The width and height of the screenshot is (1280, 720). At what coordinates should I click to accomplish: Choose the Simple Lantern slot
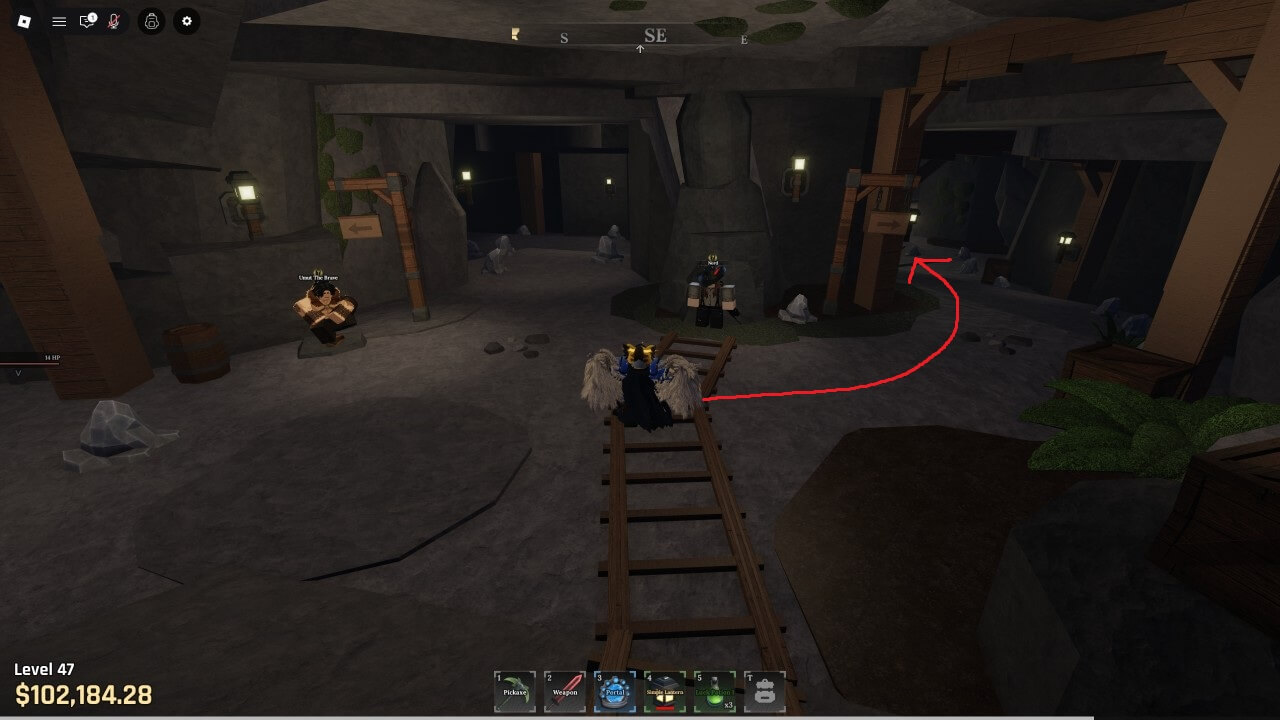click(x=665, y=691)
